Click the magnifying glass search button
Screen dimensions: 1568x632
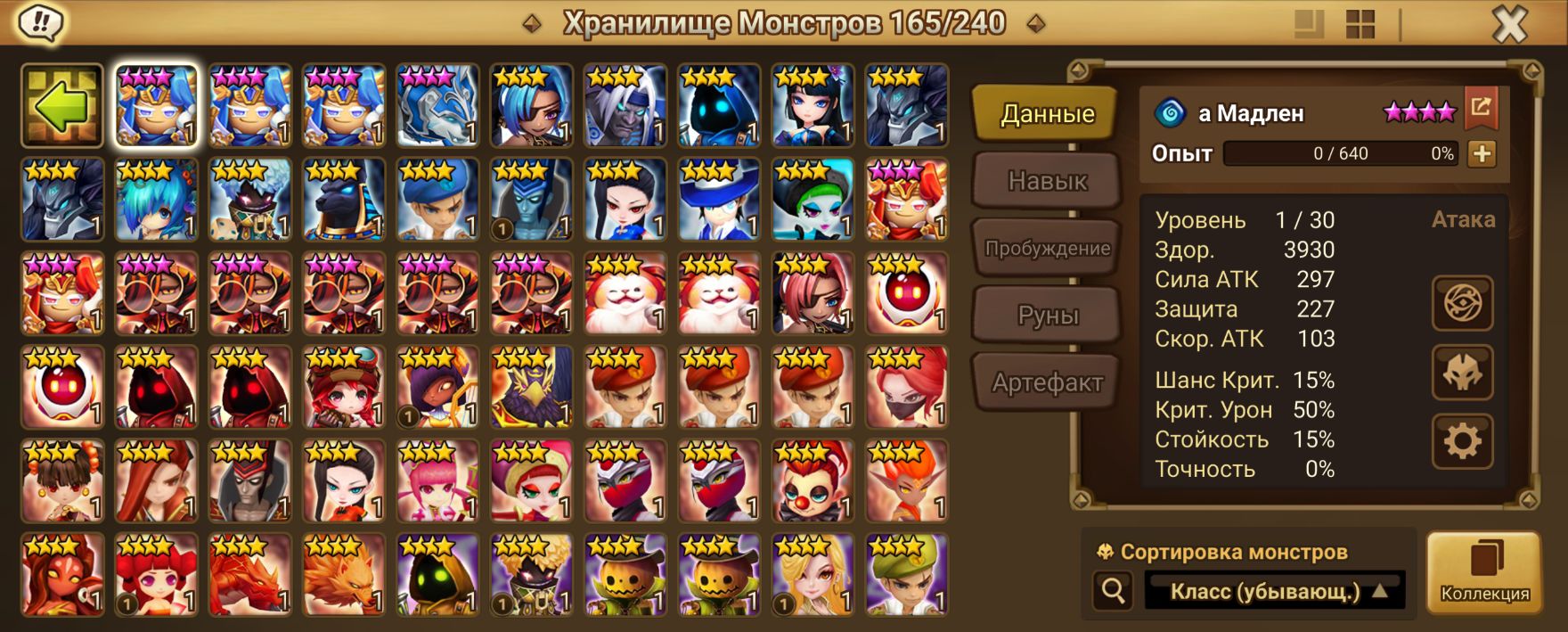click(1113, 590)
